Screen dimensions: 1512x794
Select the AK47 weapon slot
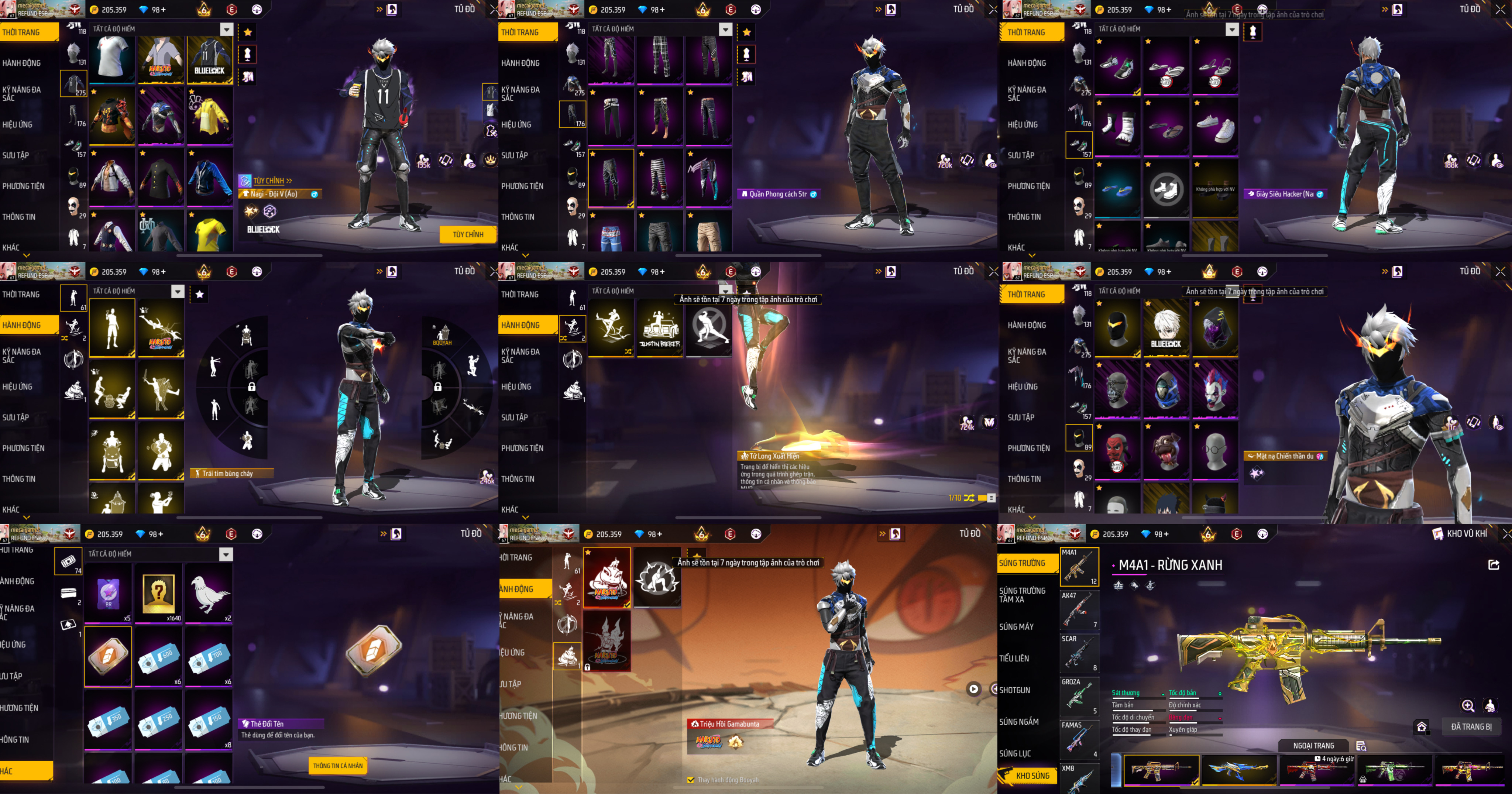tap(1079, 610)
